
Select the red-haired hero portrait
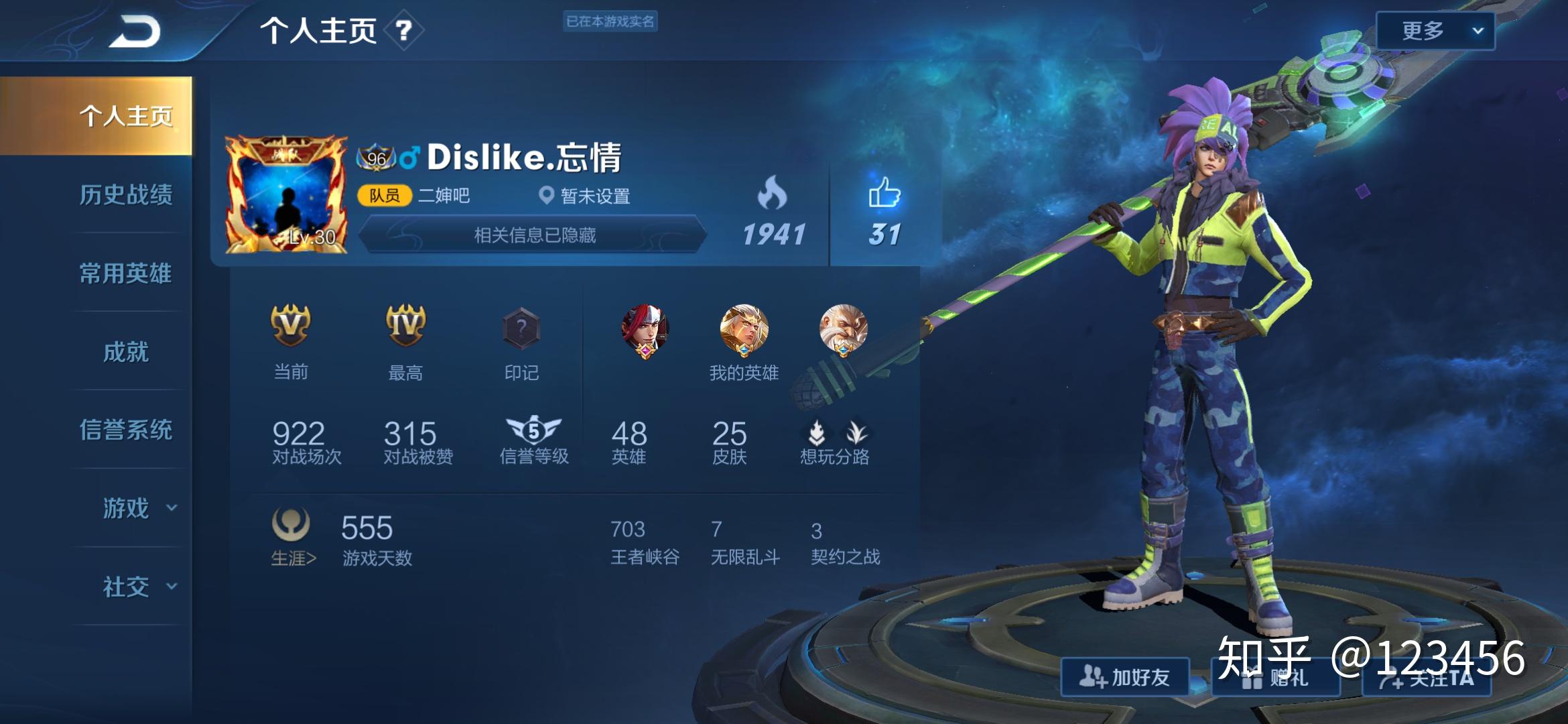coord(645,330)
